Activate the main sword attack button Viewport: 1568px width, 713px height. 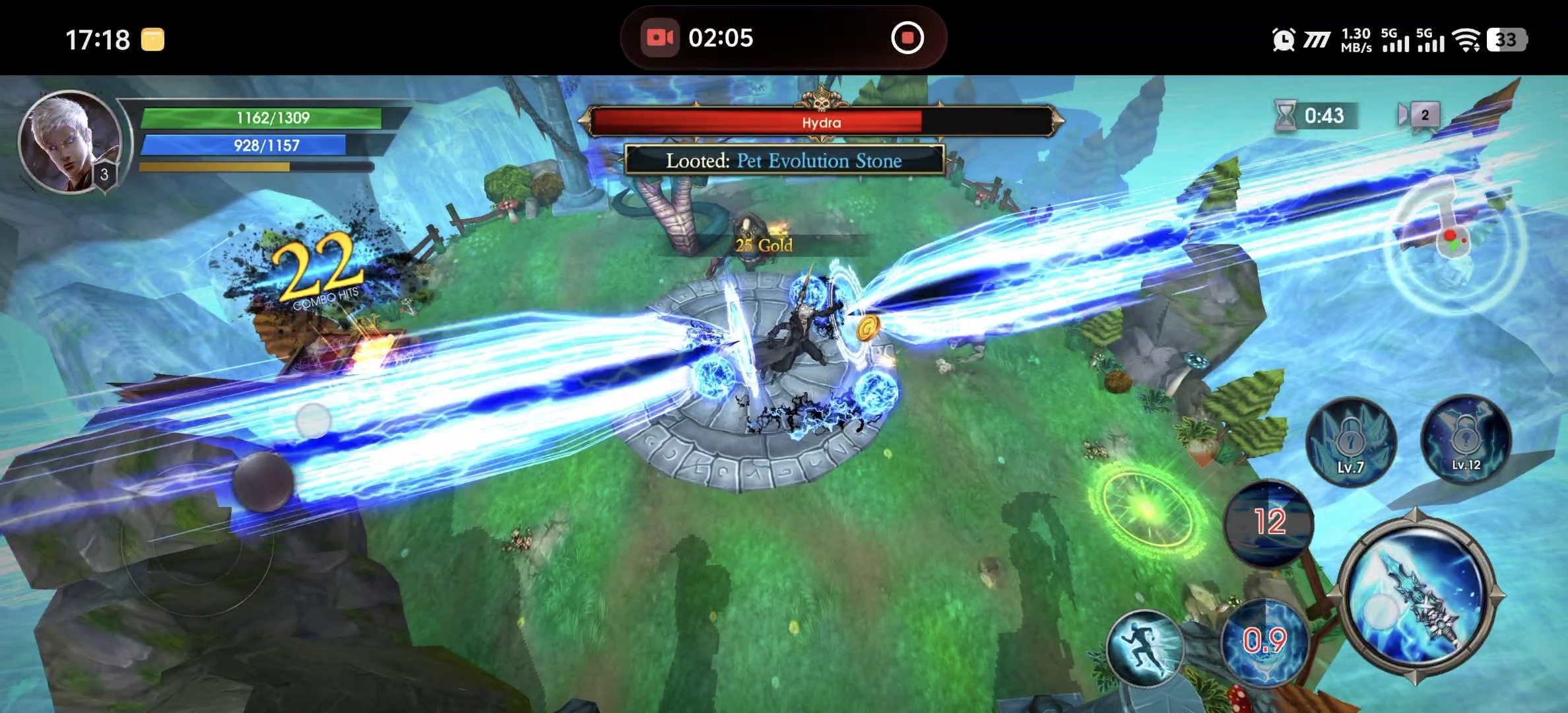(1416, 597)
